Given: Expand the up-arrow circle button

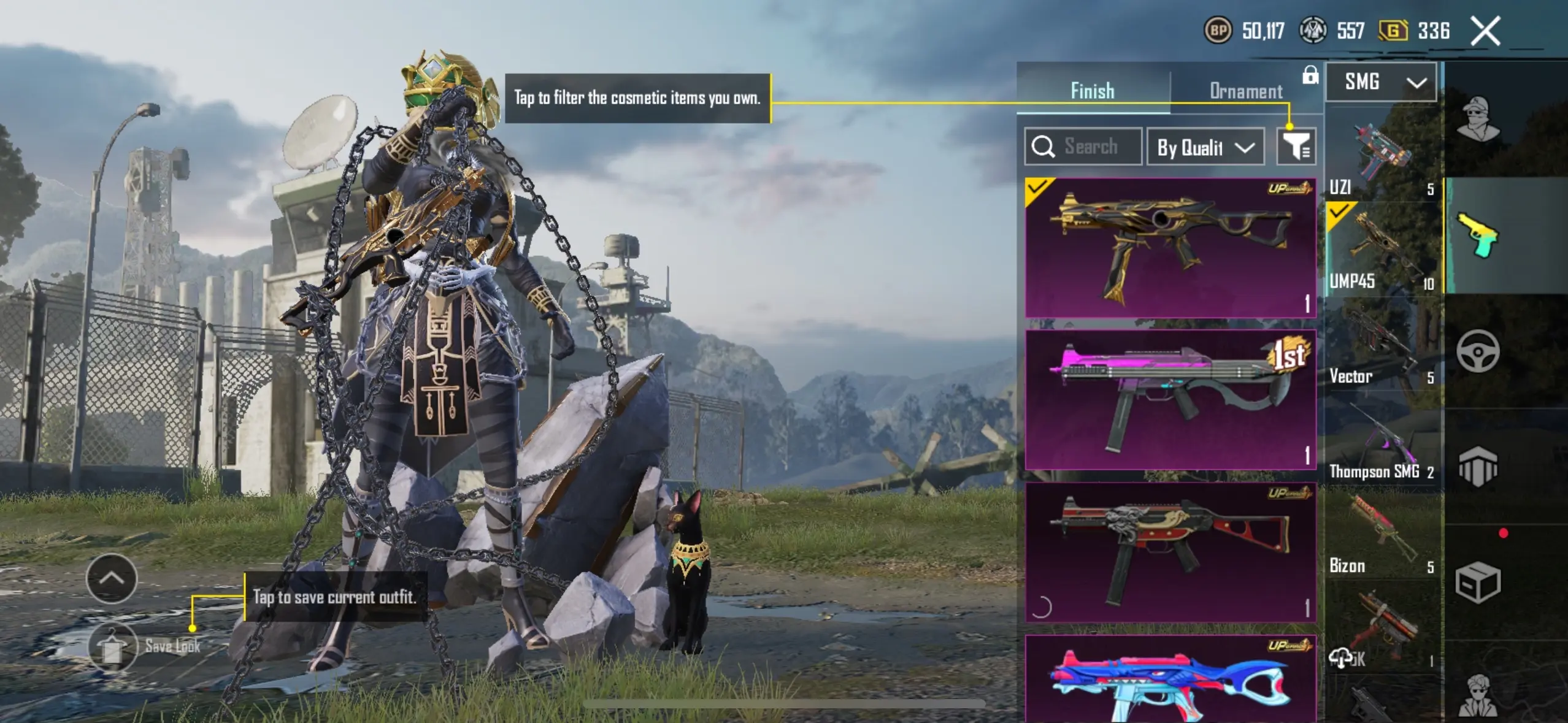Looking at the screenshot, I should click(112, 578).
